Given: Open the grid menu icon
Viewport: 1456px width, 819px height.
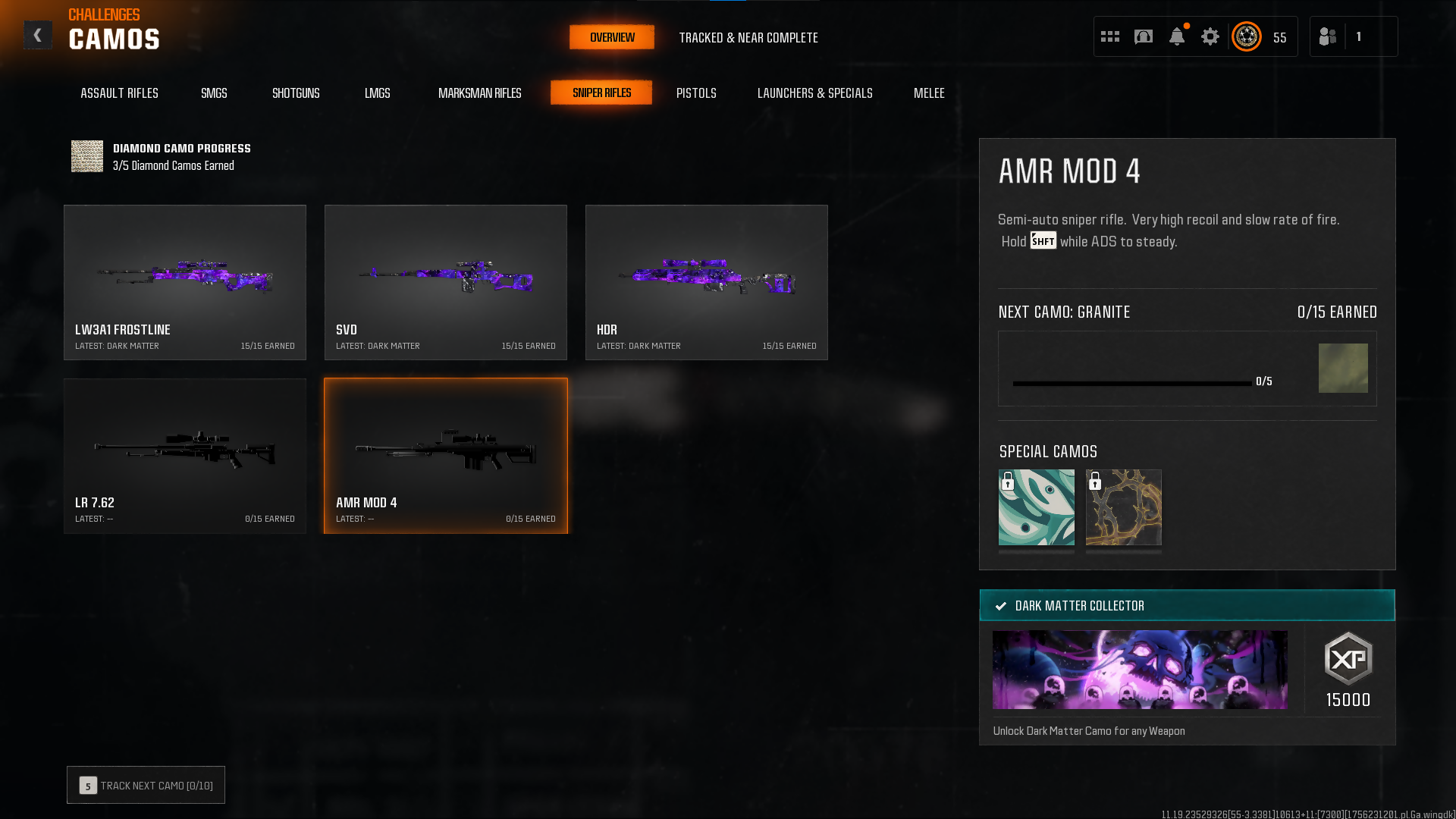Looking at the screenshot, I should (1109, 36).
